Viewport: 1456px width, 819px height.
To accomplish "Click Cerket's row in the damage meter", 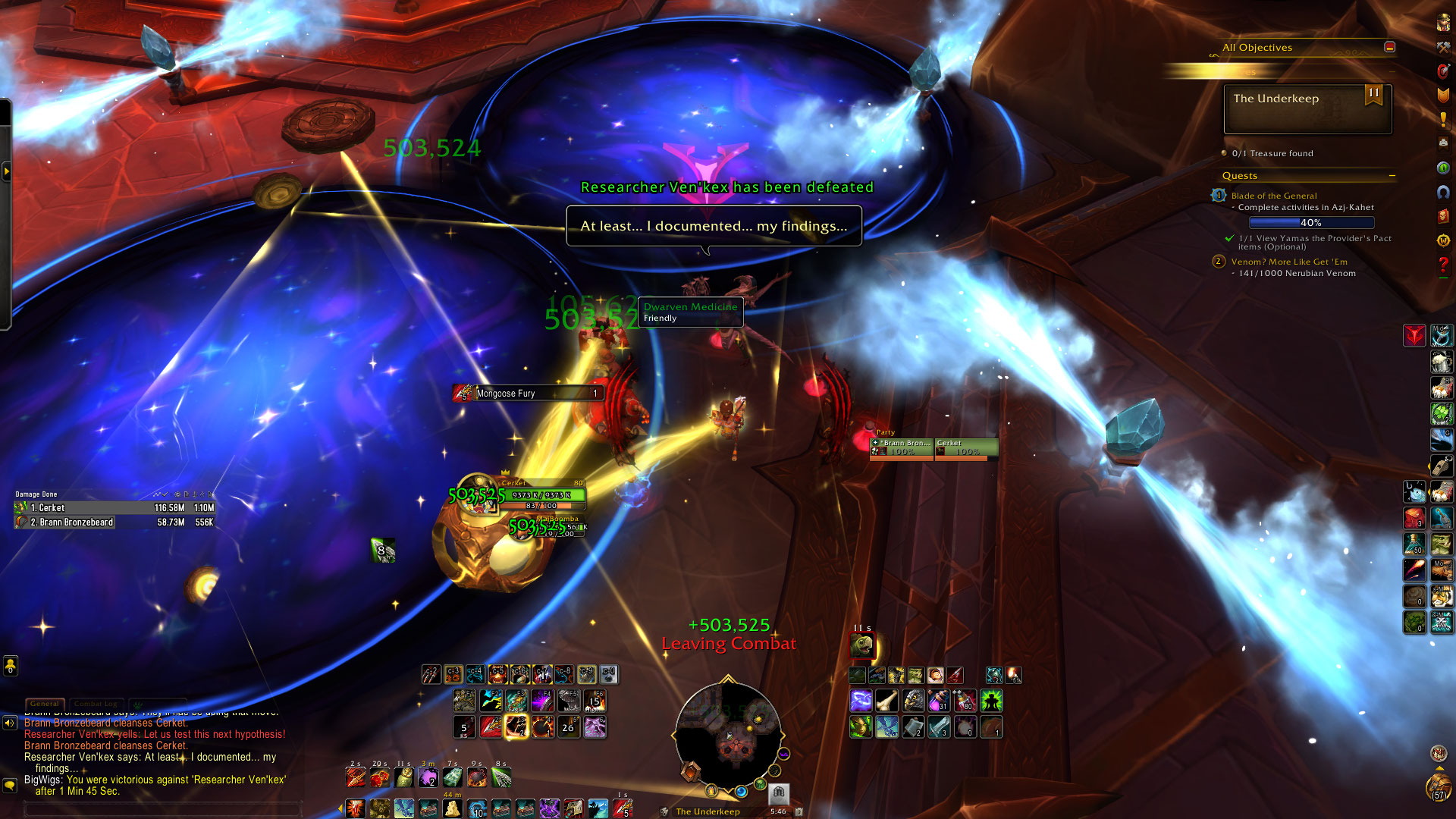I will point(115,508).
